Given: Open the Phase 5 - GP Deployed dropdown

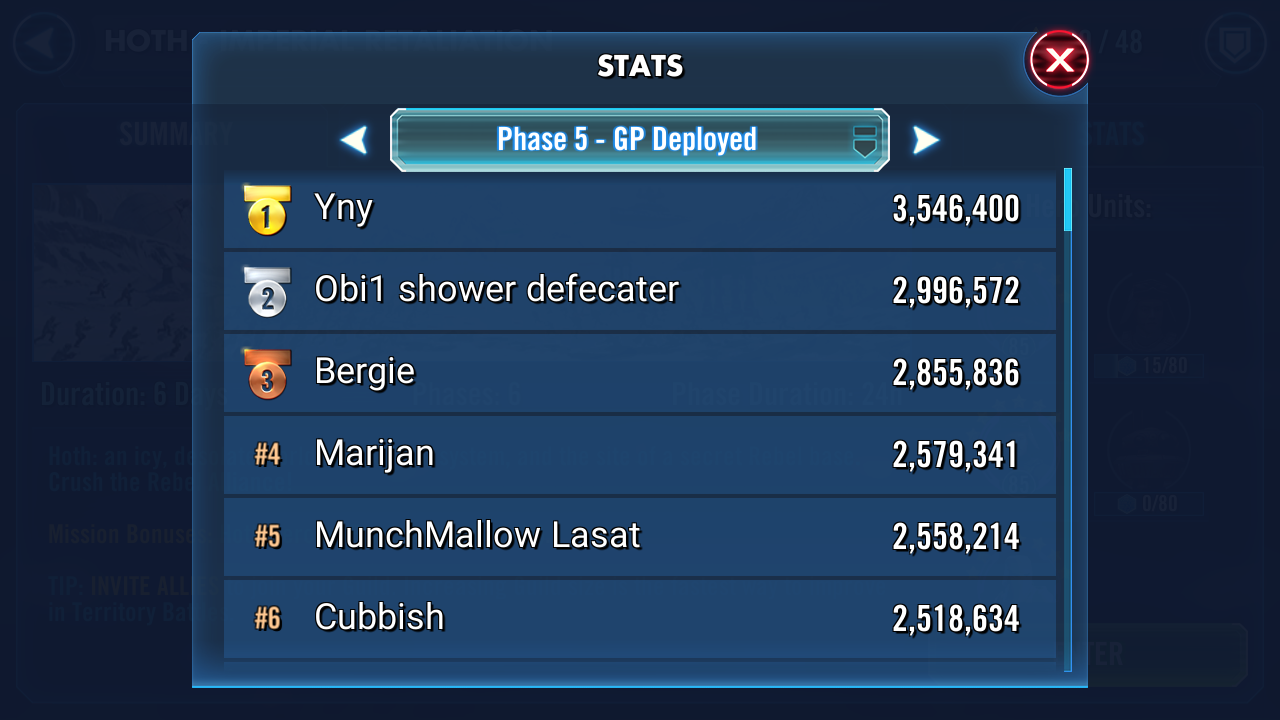Looking at the screenshot, I should click(x=639, y=140).
